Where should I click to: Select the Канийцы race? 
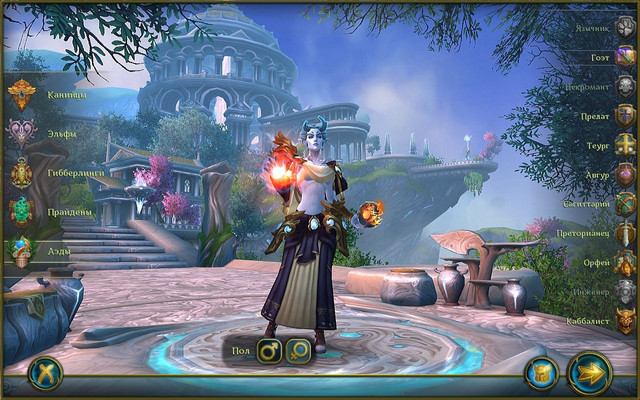22,96
